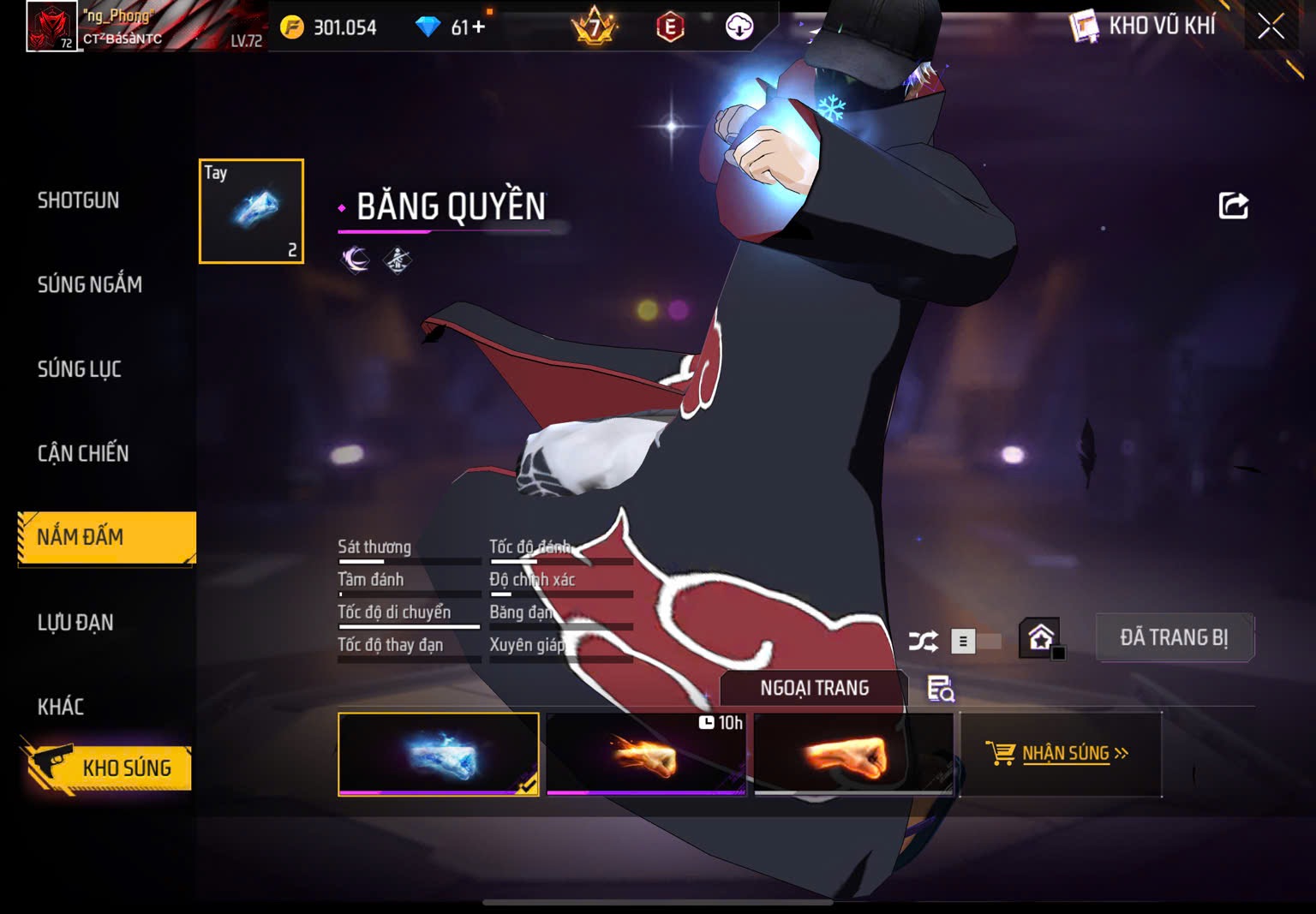Screen dimensions: 1316x914
Task: Open the Cận Chiến category
Action: (x=82, y=453)
